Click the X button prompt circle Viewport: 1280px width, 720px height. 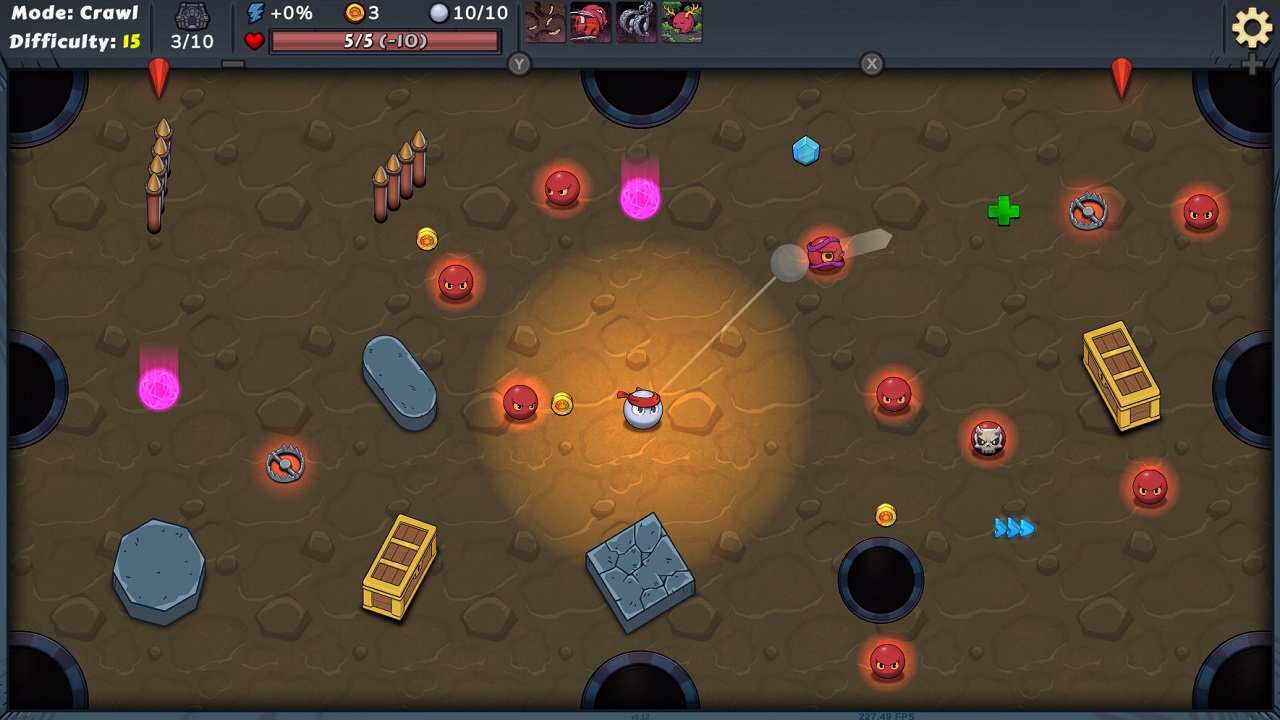[x=871, y=64]
